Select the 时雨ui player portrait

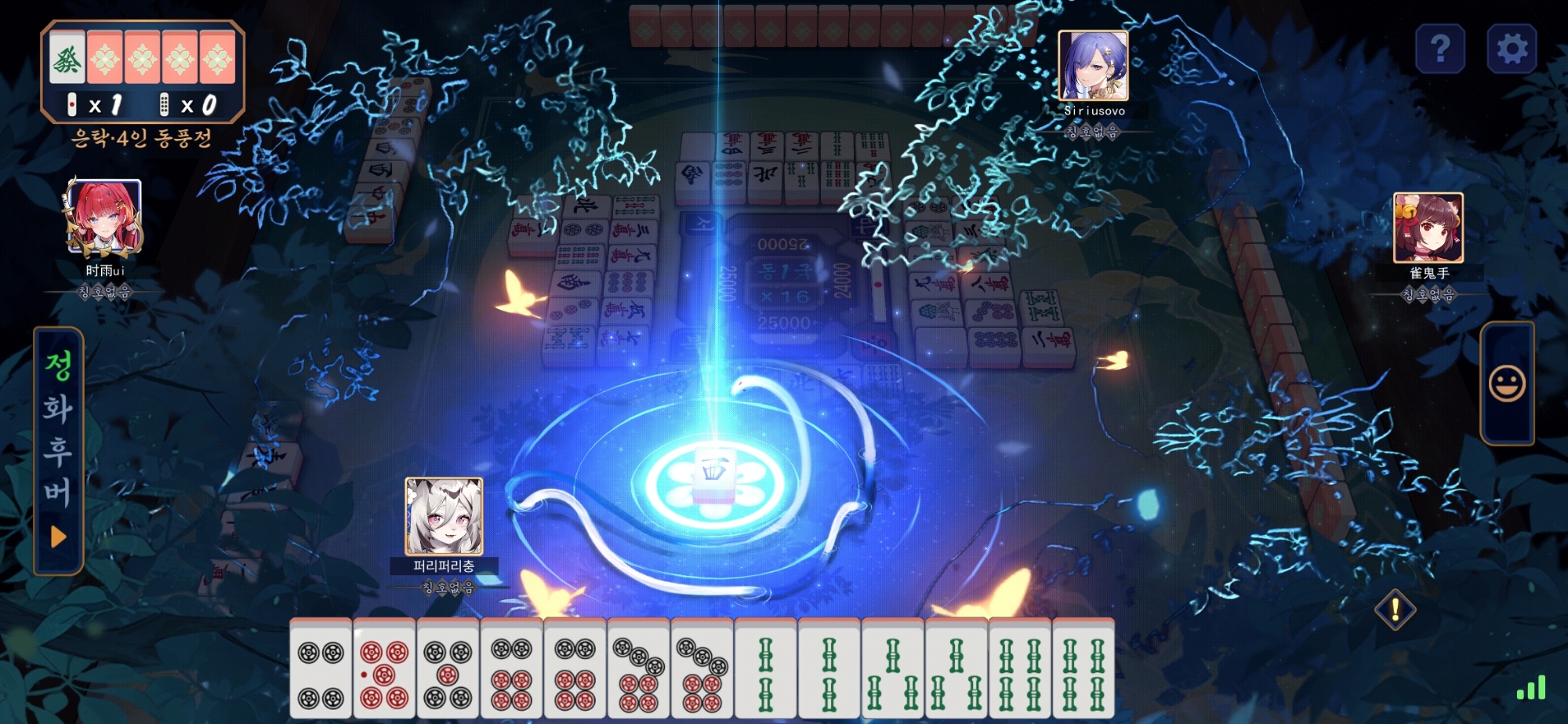103,219
